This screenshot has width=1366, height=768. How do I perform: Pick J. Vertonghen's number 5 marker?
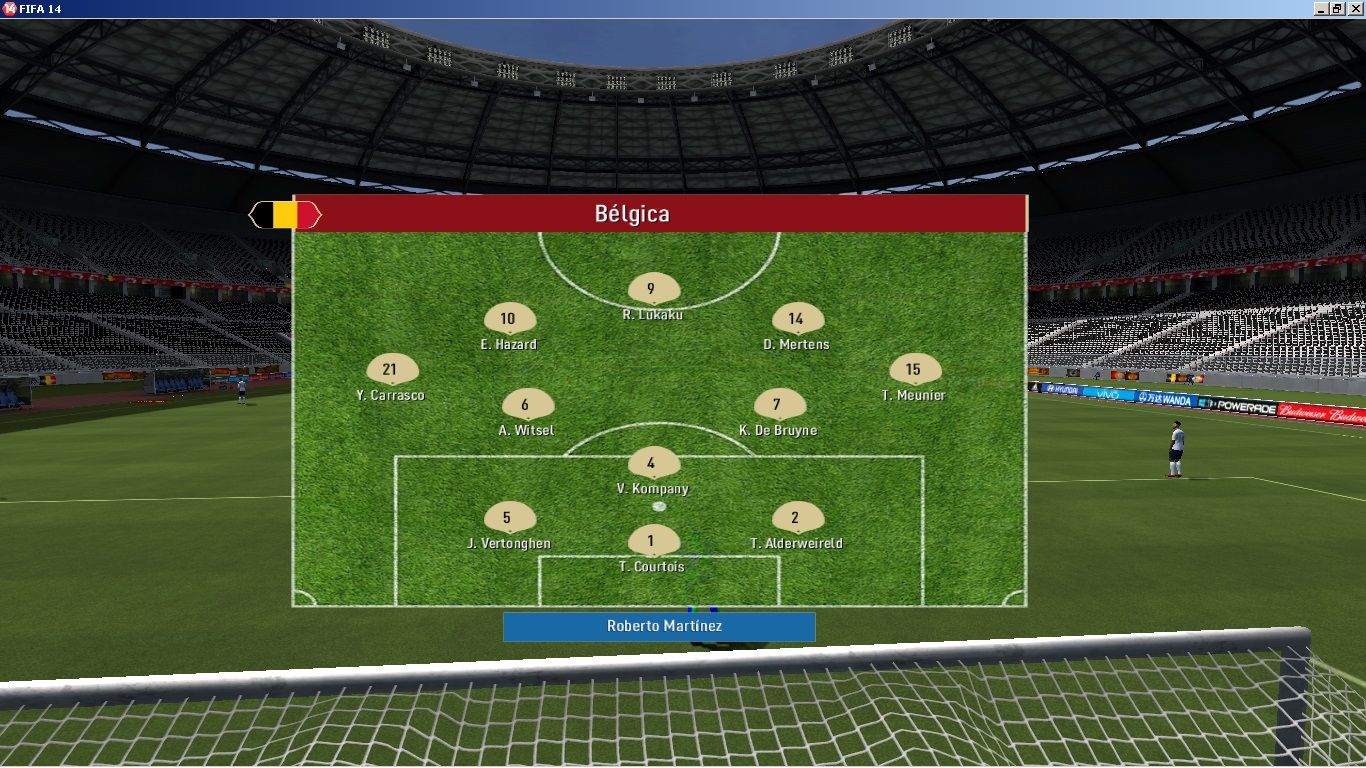[509, 518]
